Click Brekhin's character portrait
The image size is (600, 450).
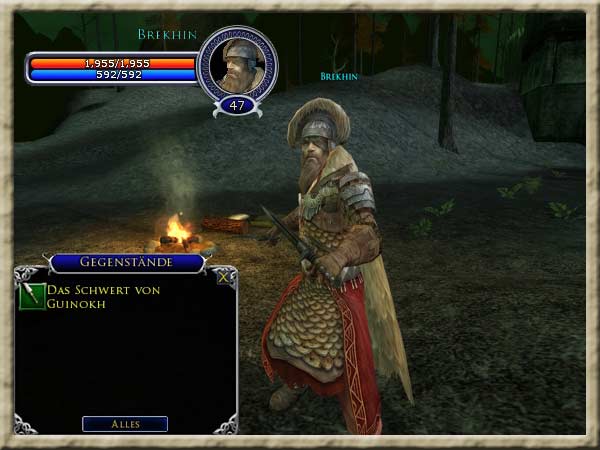pos(237,64)
